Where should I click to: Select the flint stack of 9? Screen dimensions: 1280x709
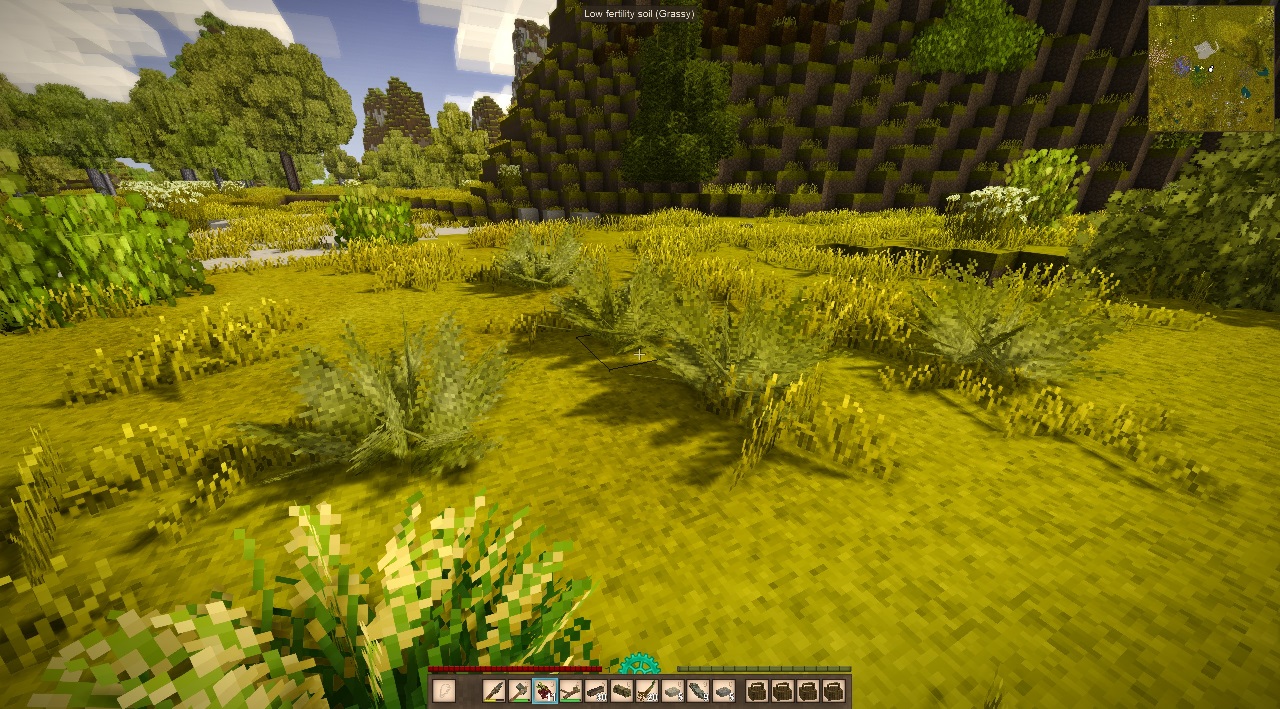698,691
